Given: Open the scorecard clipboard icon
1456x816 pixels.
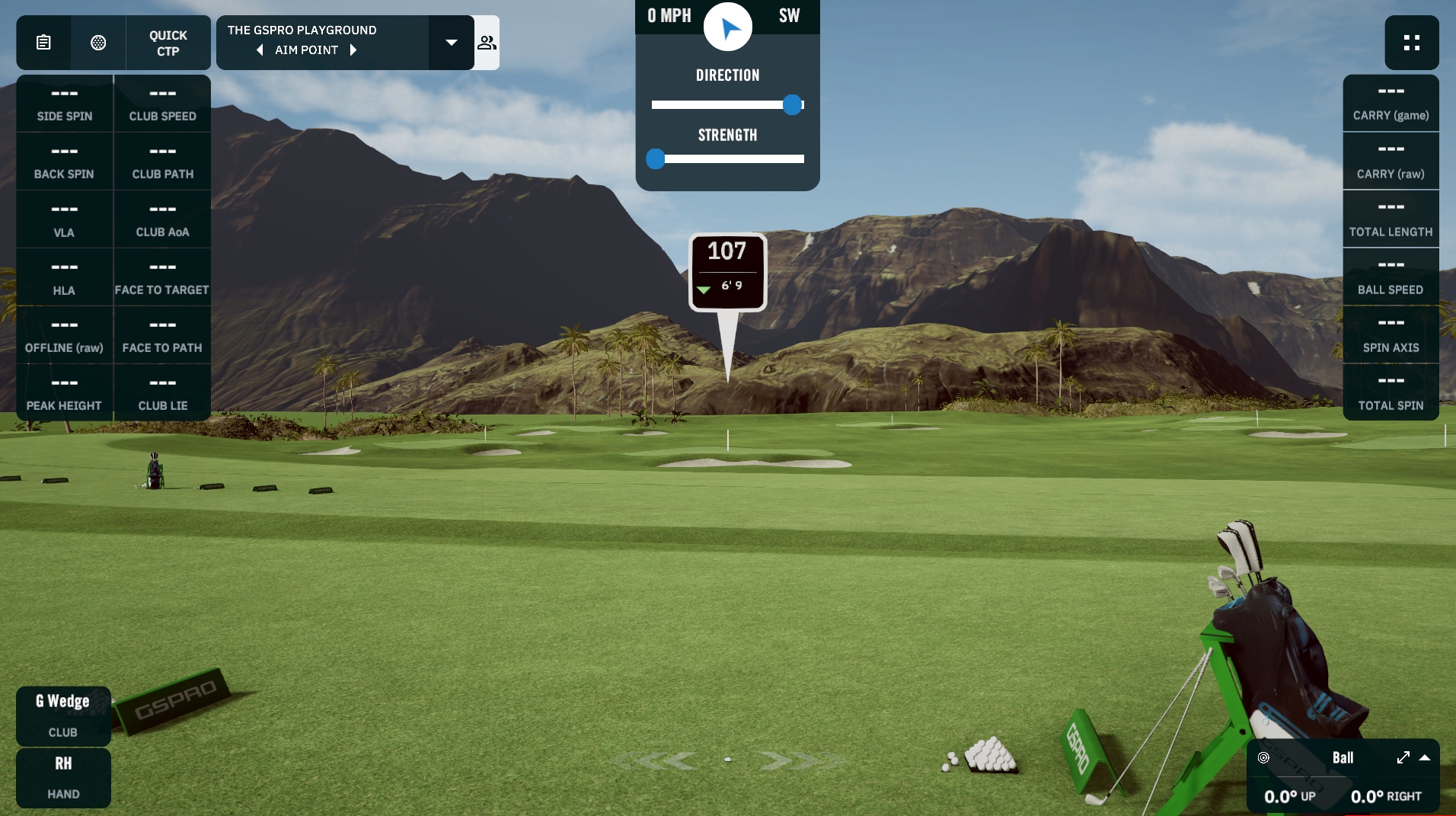Looking at the screenshot, I should click(x=43, y=43).
